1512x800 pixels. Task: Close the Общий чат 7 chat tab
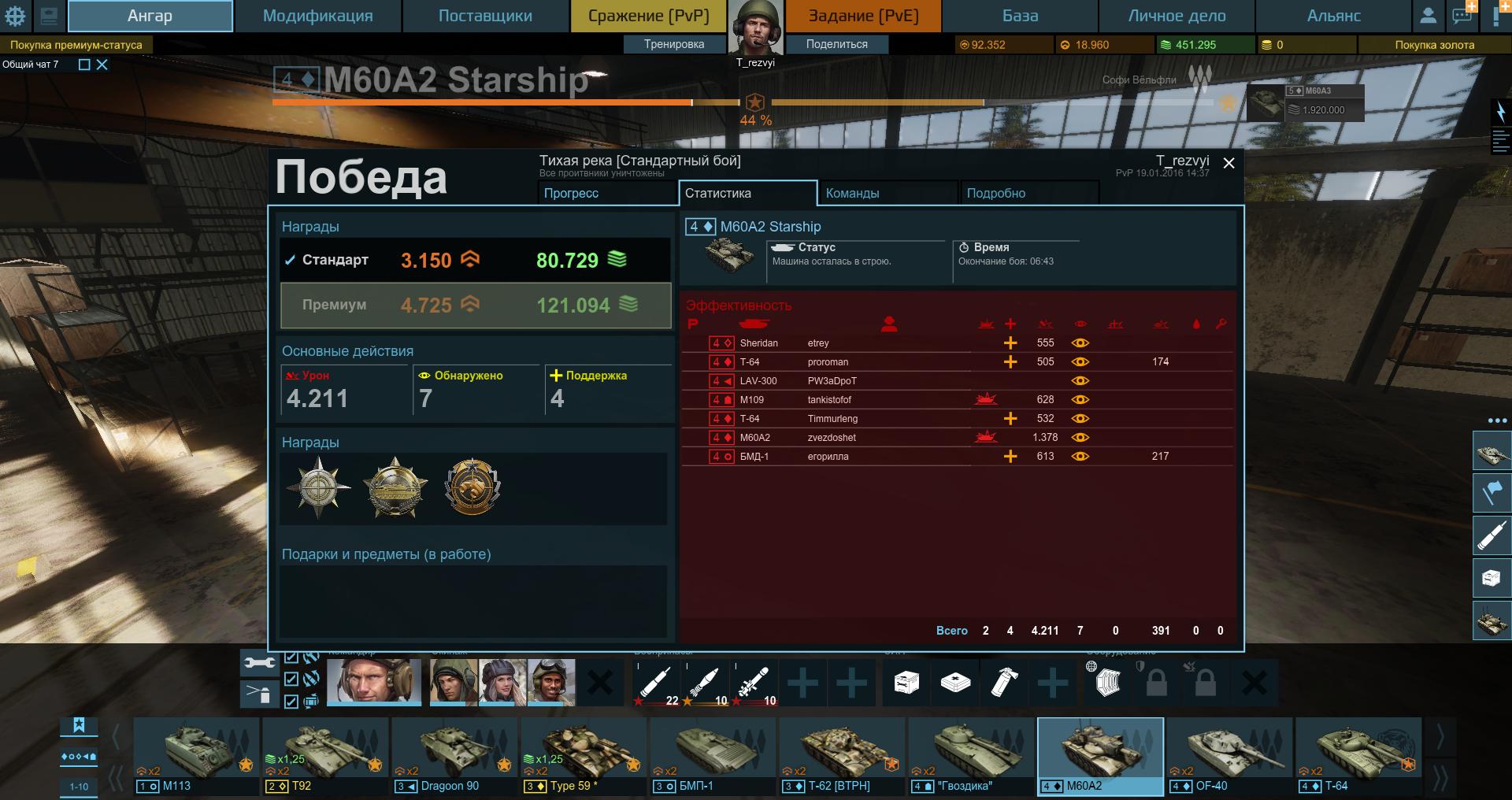[x=102, y=65]
